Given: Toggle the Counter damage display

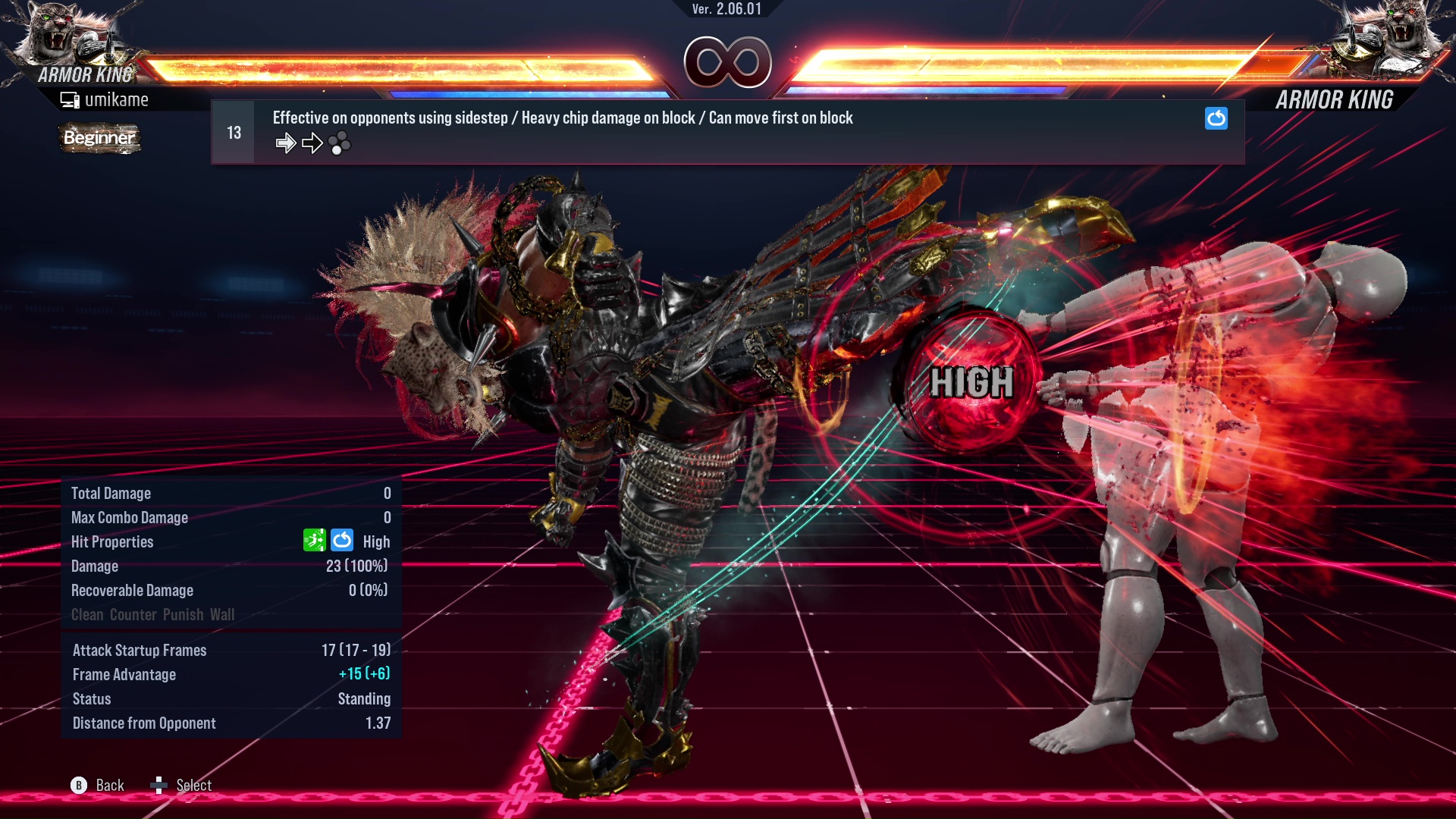Looking at the screenshot, I should click(133, 615).
